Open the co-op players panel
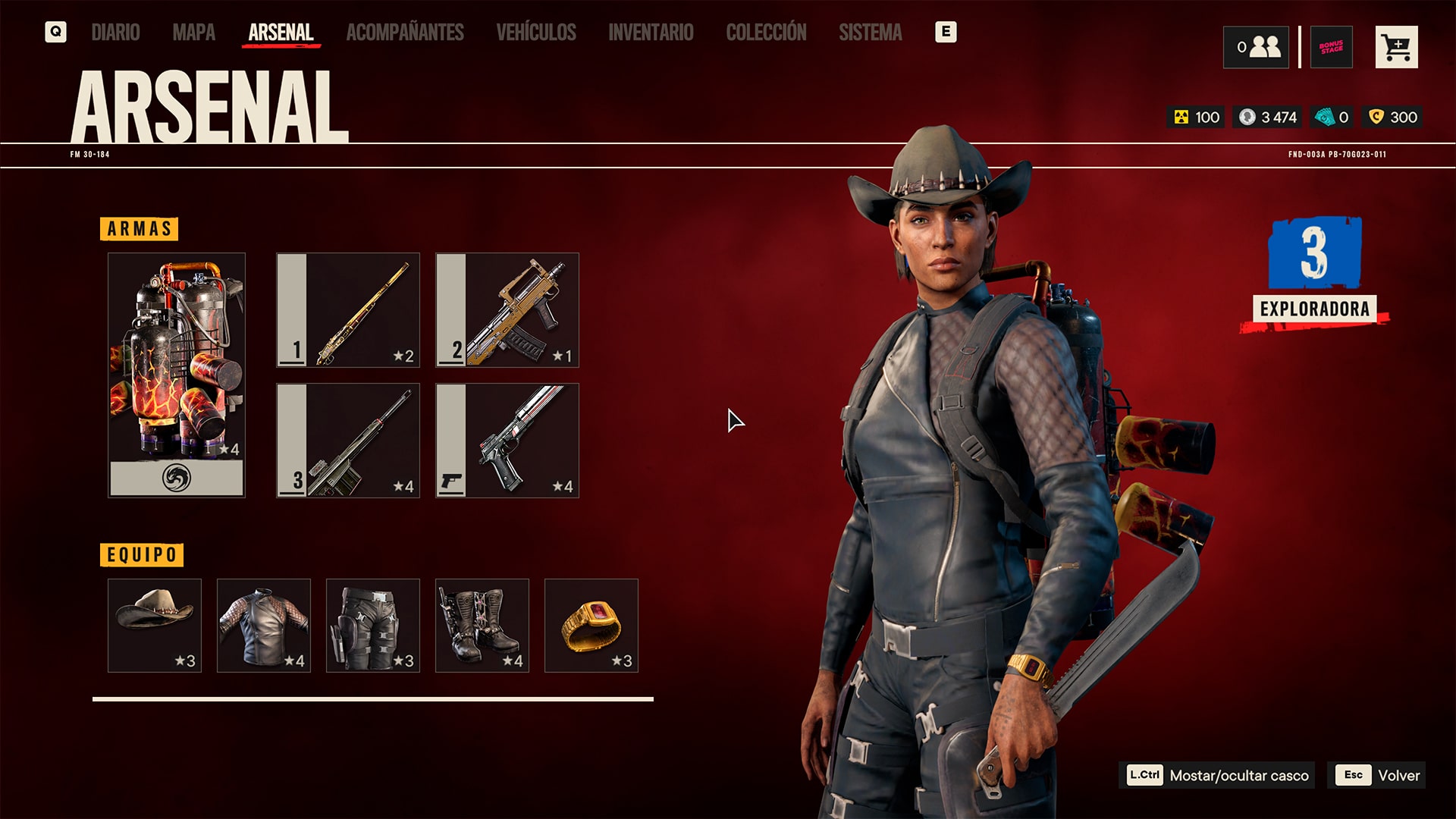 coord(1256,47)
